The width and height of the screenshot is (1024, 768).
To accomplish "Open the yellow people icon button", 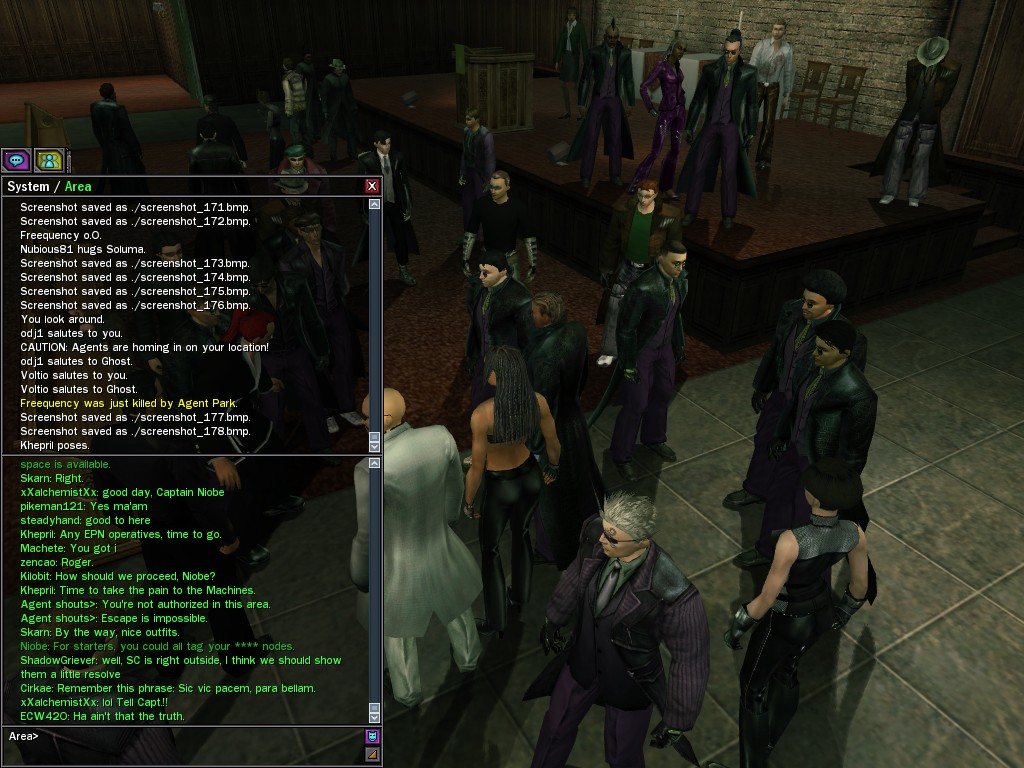I will click(x=48, y=160).
